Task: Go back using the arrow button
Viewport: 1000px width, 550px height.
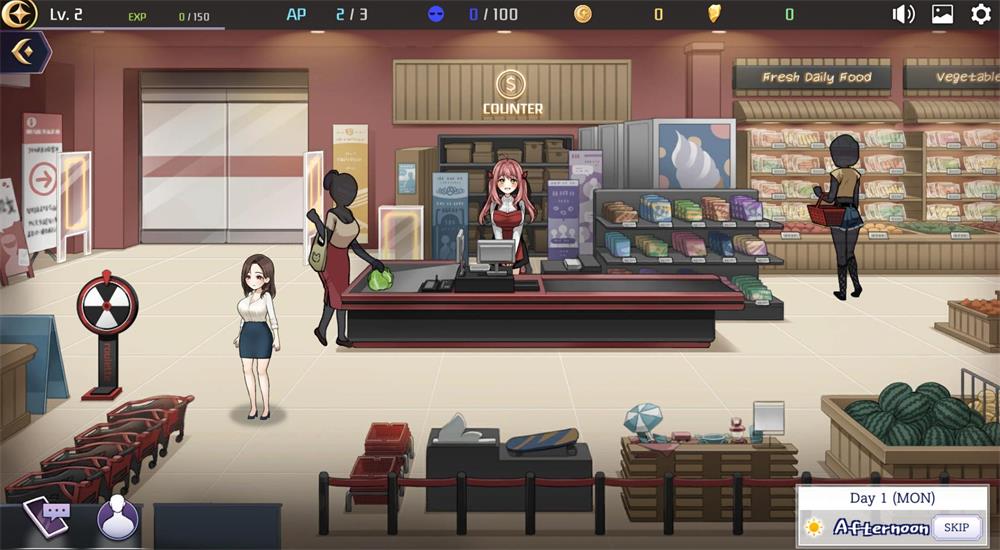Action: coord(24,50)
